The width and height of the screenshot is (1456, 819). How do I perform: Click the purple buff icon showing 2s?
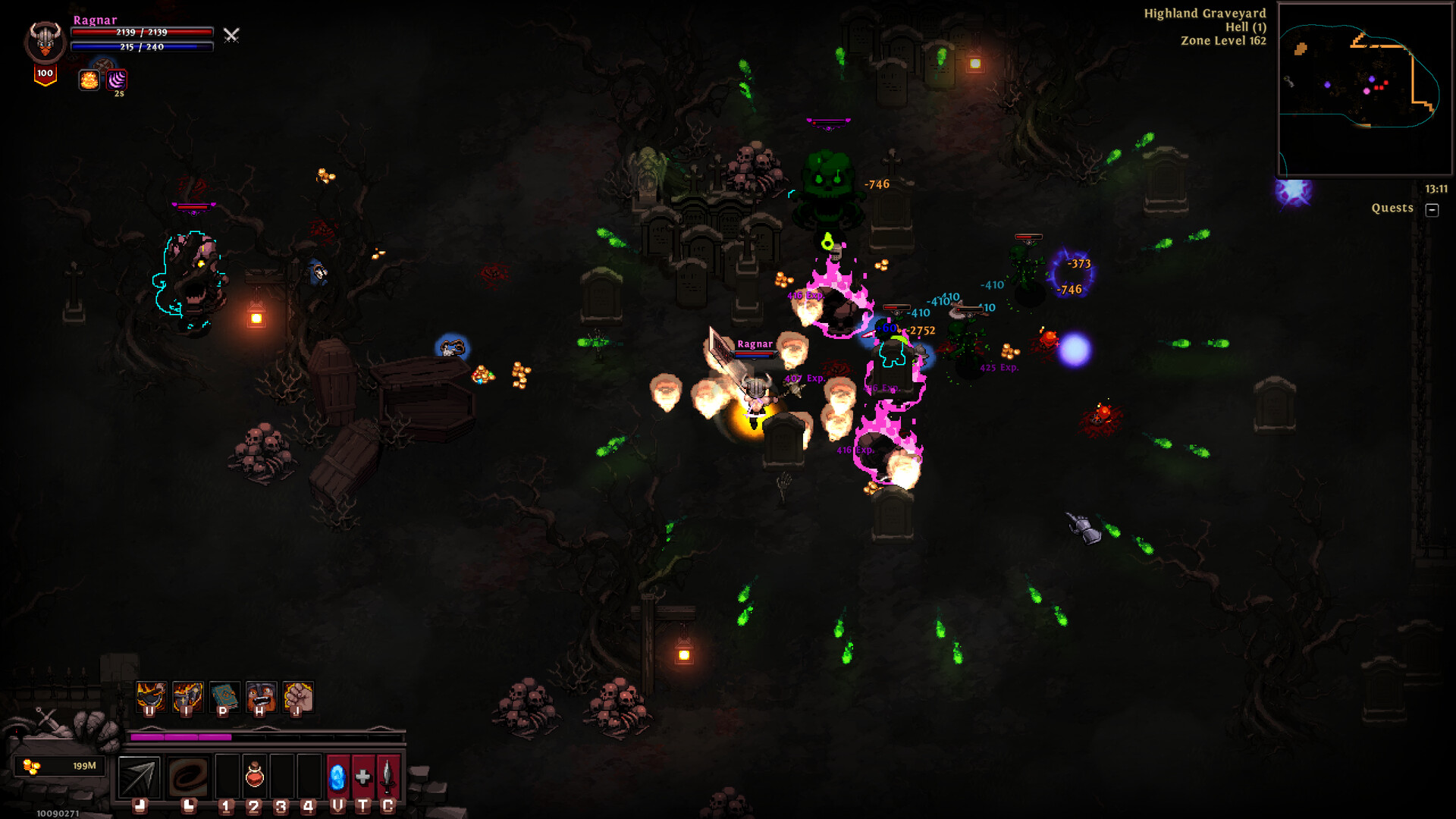117,79
